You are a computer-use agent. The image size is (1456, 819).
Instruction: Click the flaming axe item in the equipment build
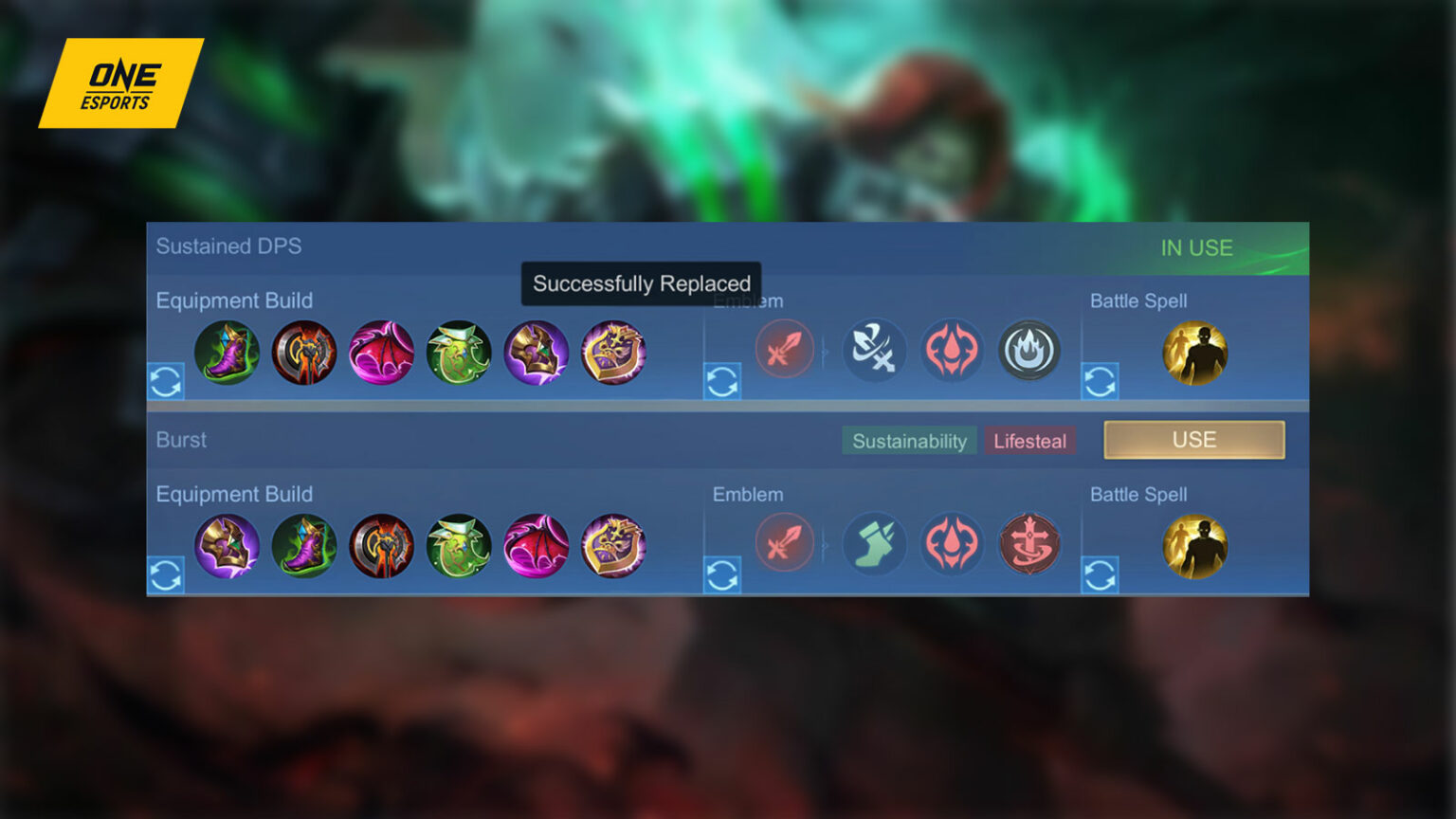pos(305,353)
